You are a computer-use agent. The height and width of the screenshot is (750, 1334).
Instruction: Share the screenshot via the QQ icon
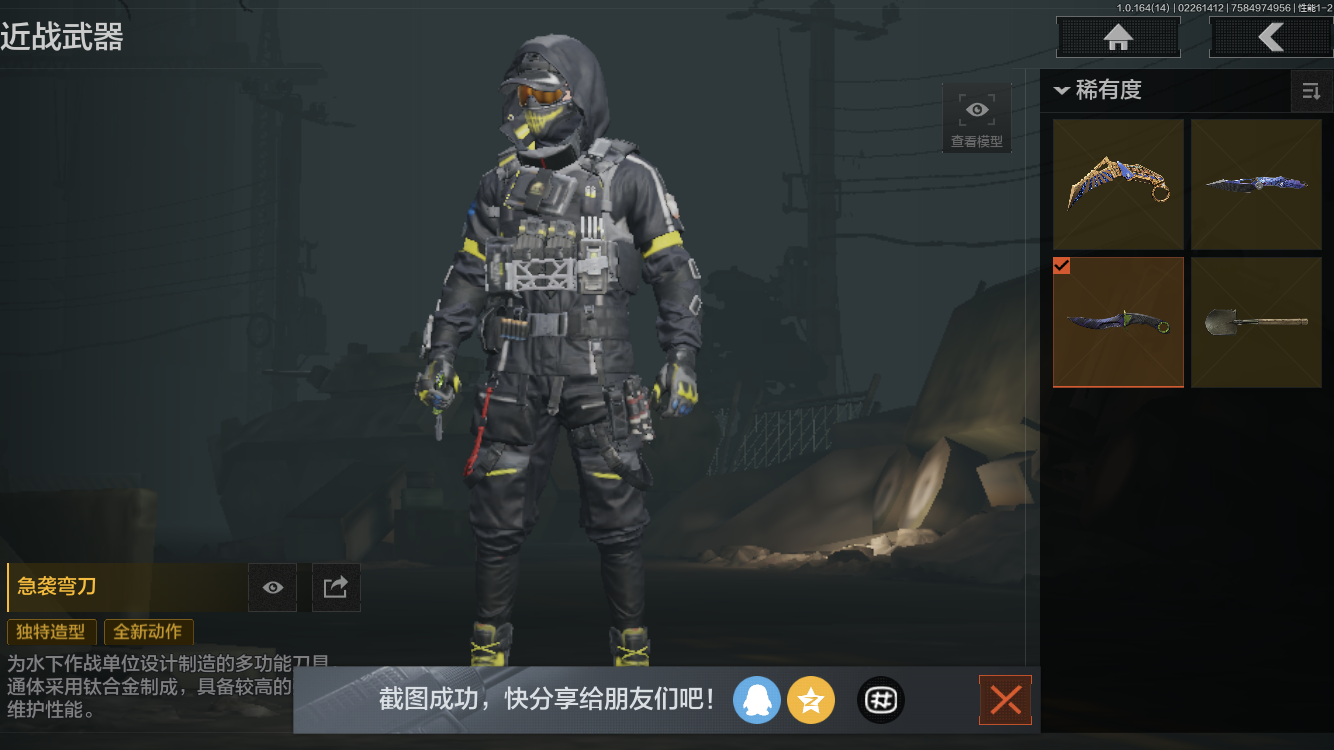757,700
